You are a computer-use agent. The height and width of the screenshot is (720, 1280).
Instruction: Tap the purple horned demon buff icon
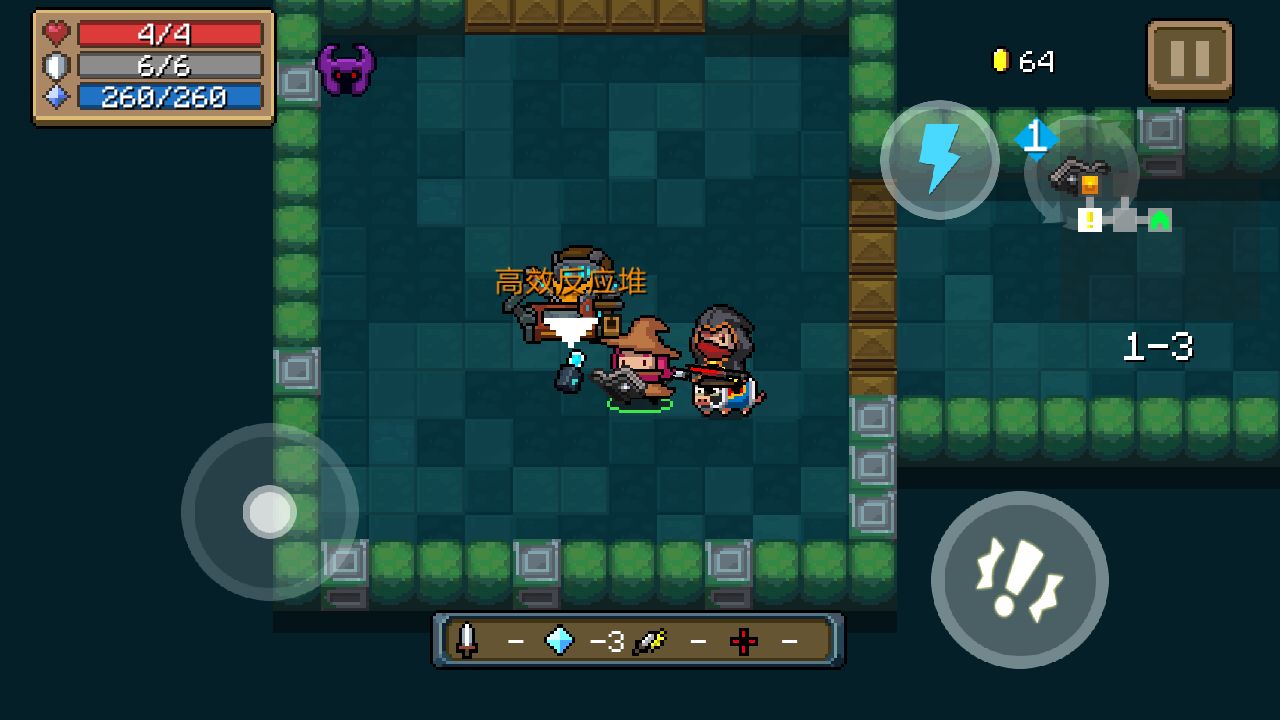point(346,70)
